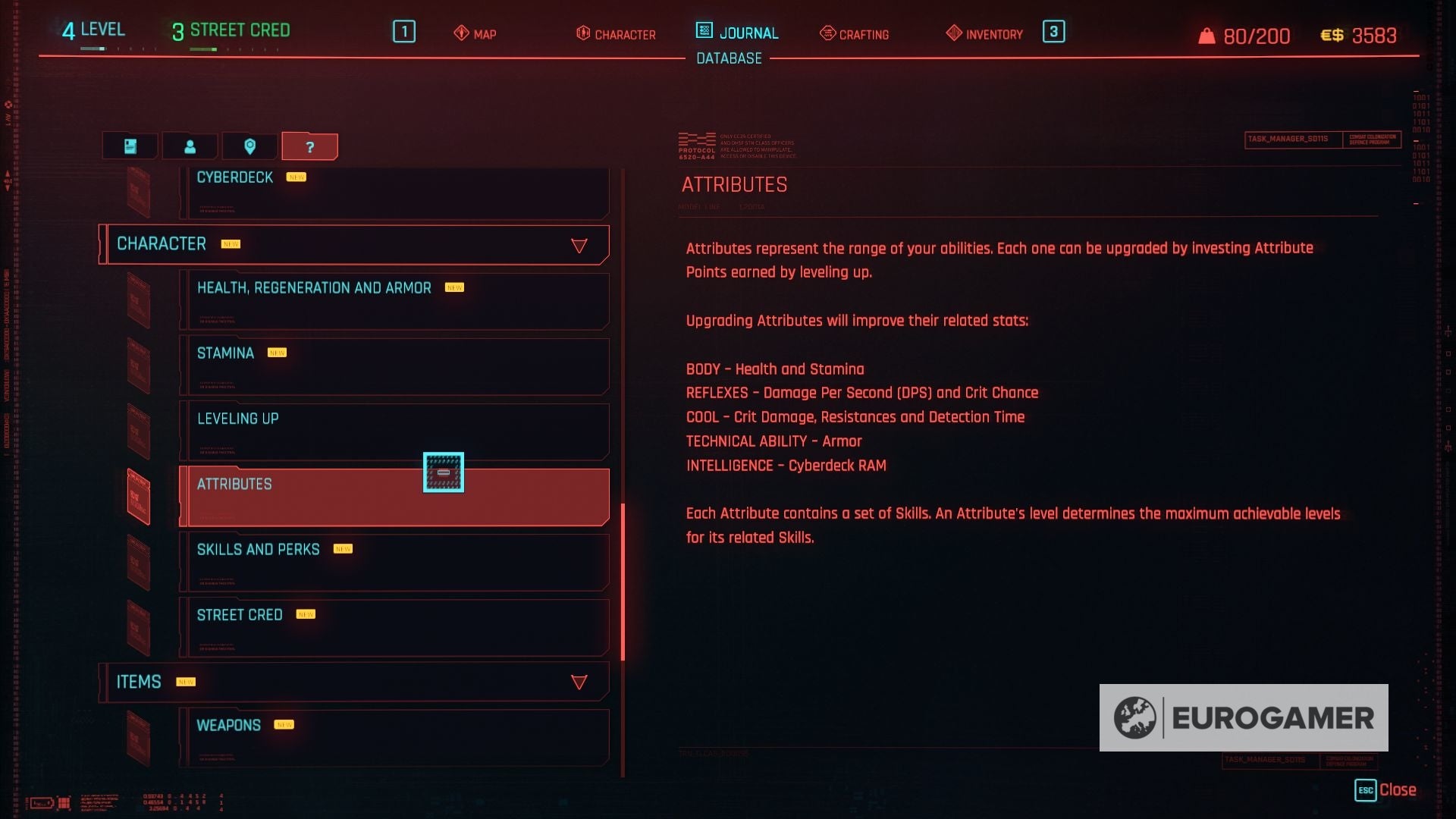Viewport: 1456px width, 819px height.
Task: Select the locations filter map pin icon
Action: 250,146
